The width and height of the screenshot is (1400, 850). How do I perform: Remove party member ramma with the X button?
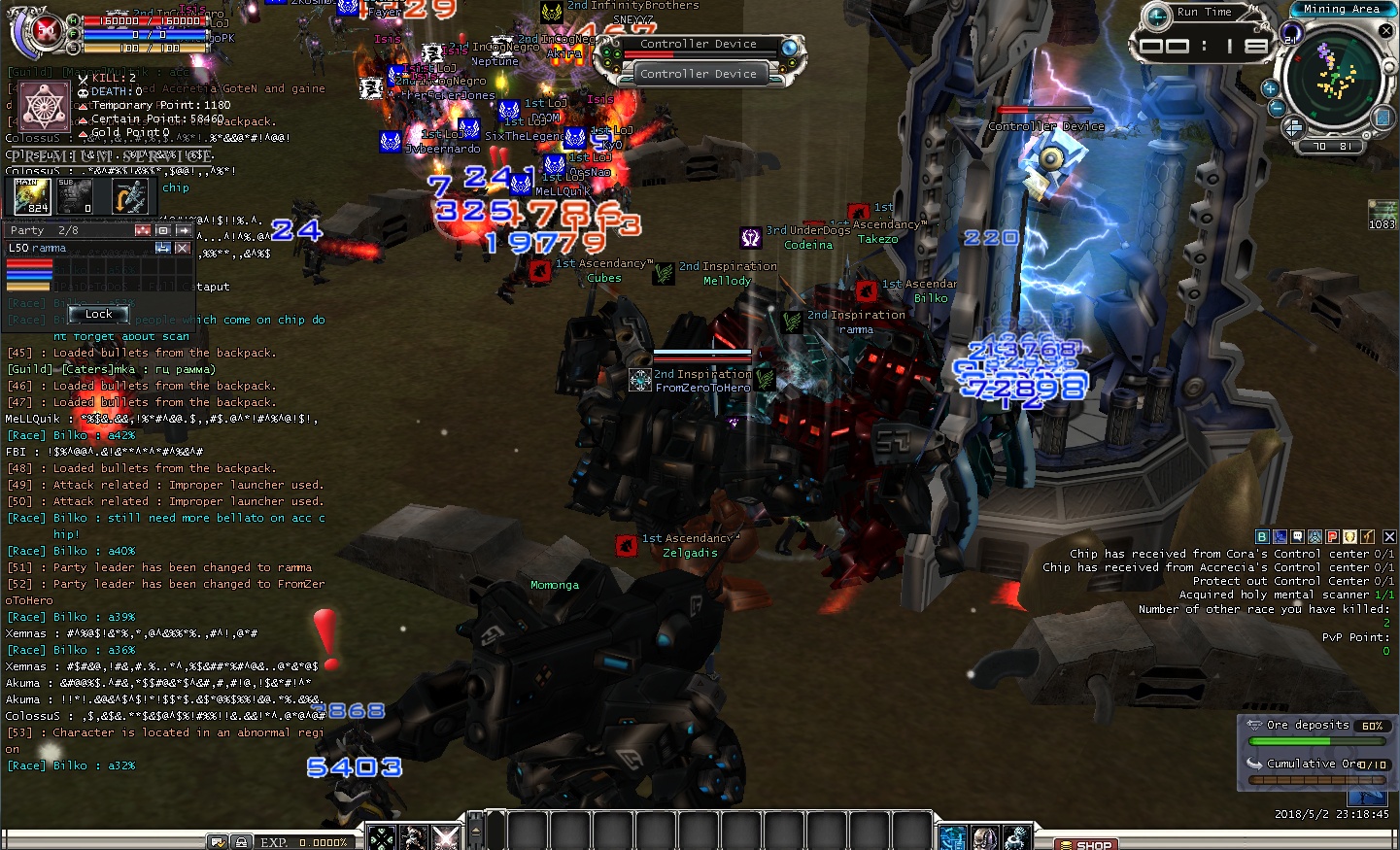182,248
